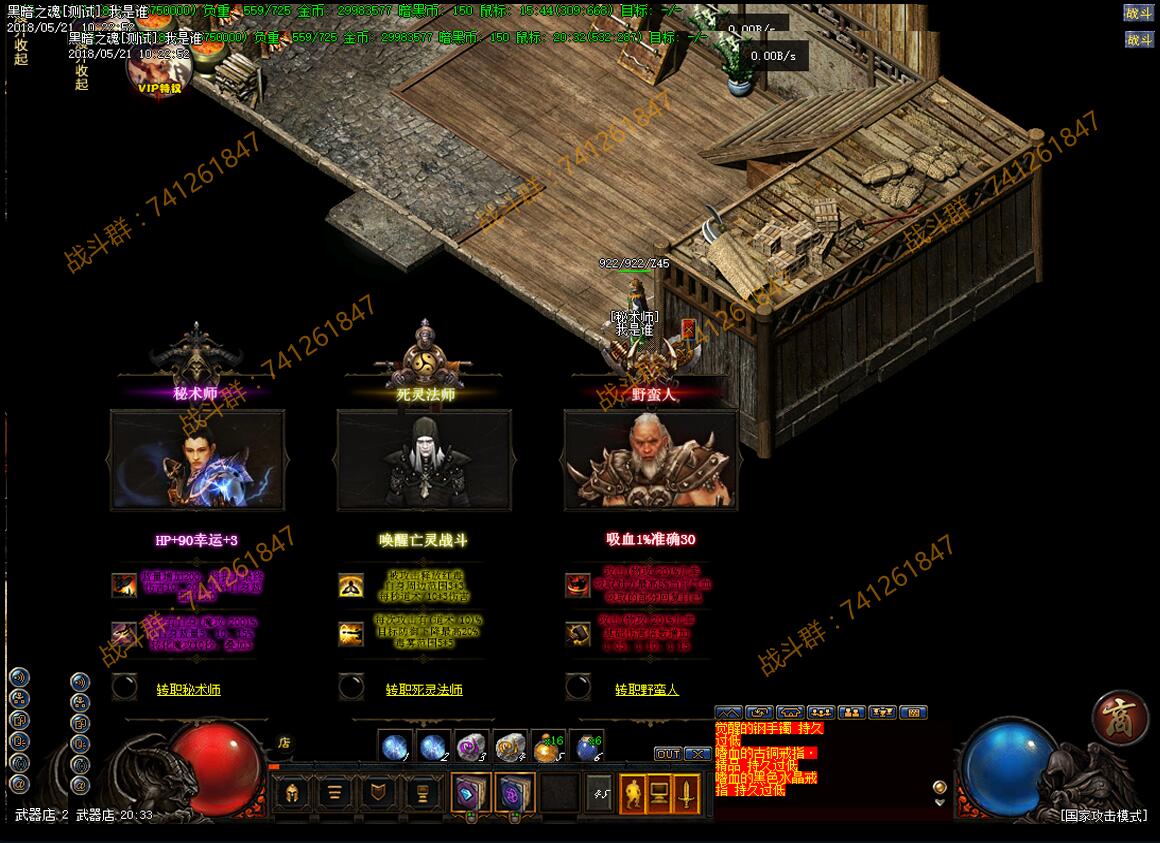This screenshot has height=843, width=1160.
Task: Open the blue gem spellbook icon
Action: tap(470, 794)
